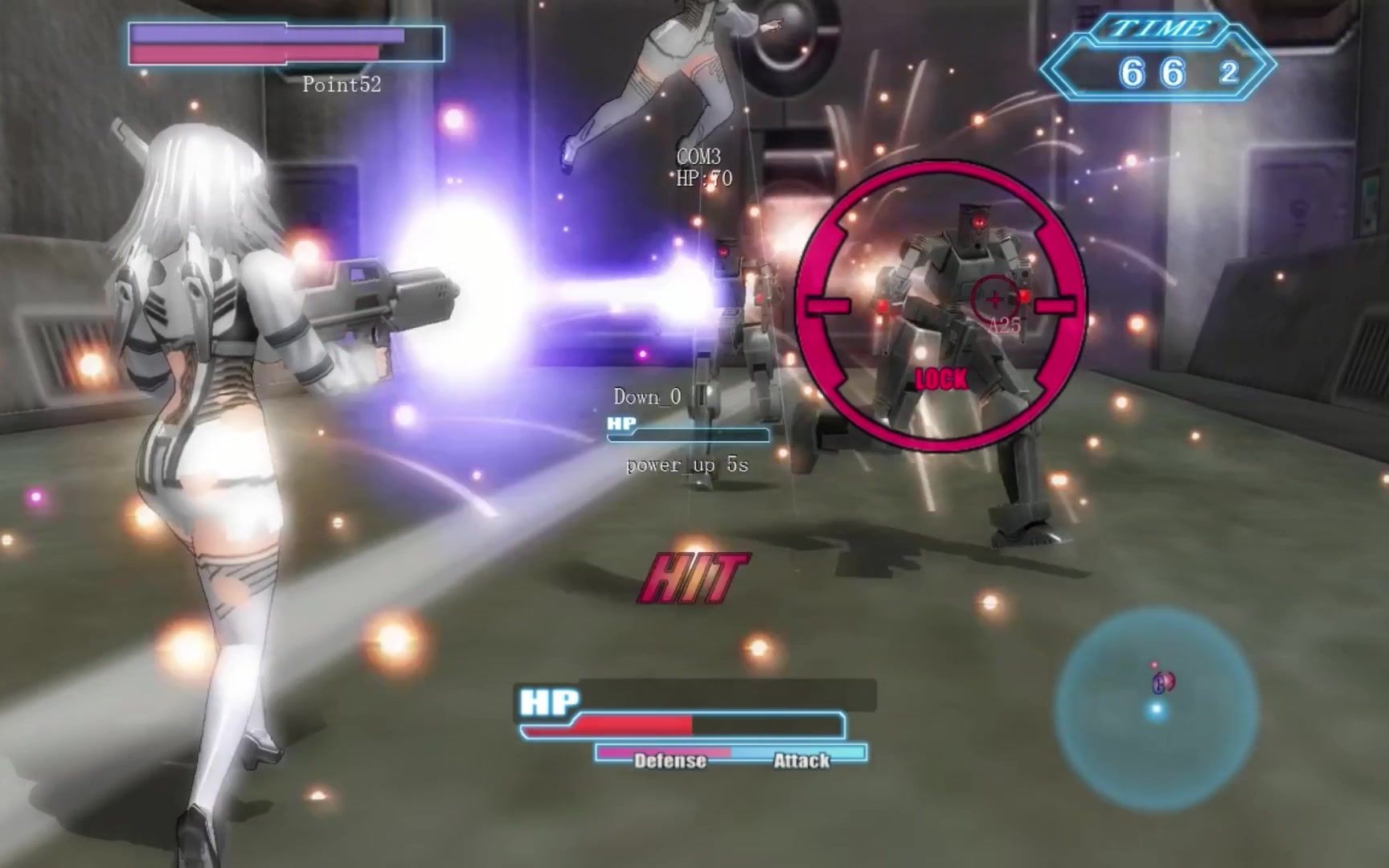This screenshot has width=1389, height=868.
Task: Enable the power_up 5s boost
Action: [x=687, y=466]
